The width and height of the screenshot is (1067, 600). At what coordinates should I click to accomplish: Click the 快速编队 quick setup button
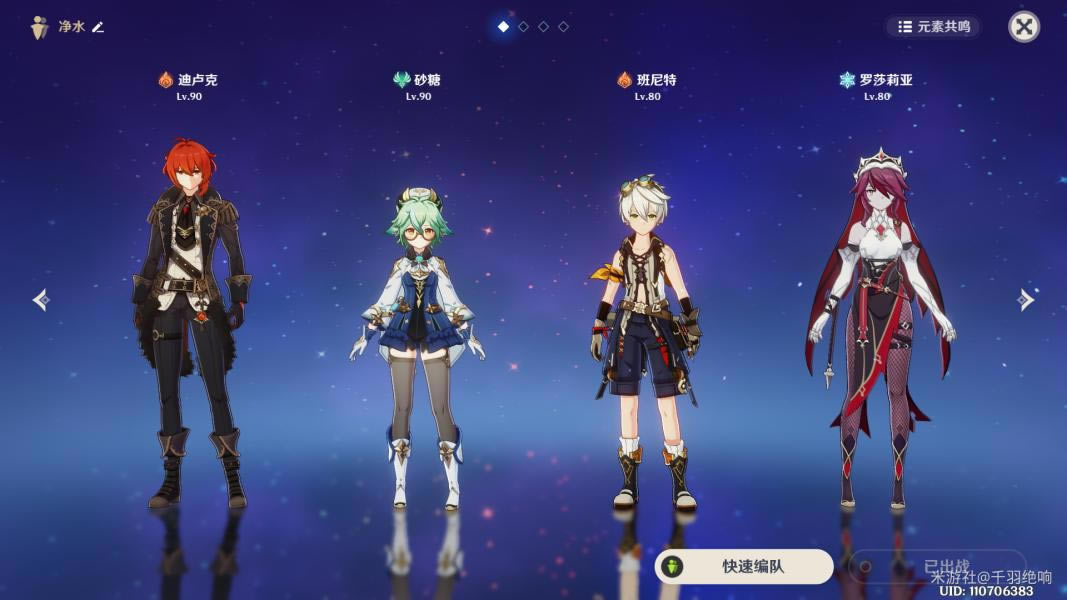coord(743,566)
